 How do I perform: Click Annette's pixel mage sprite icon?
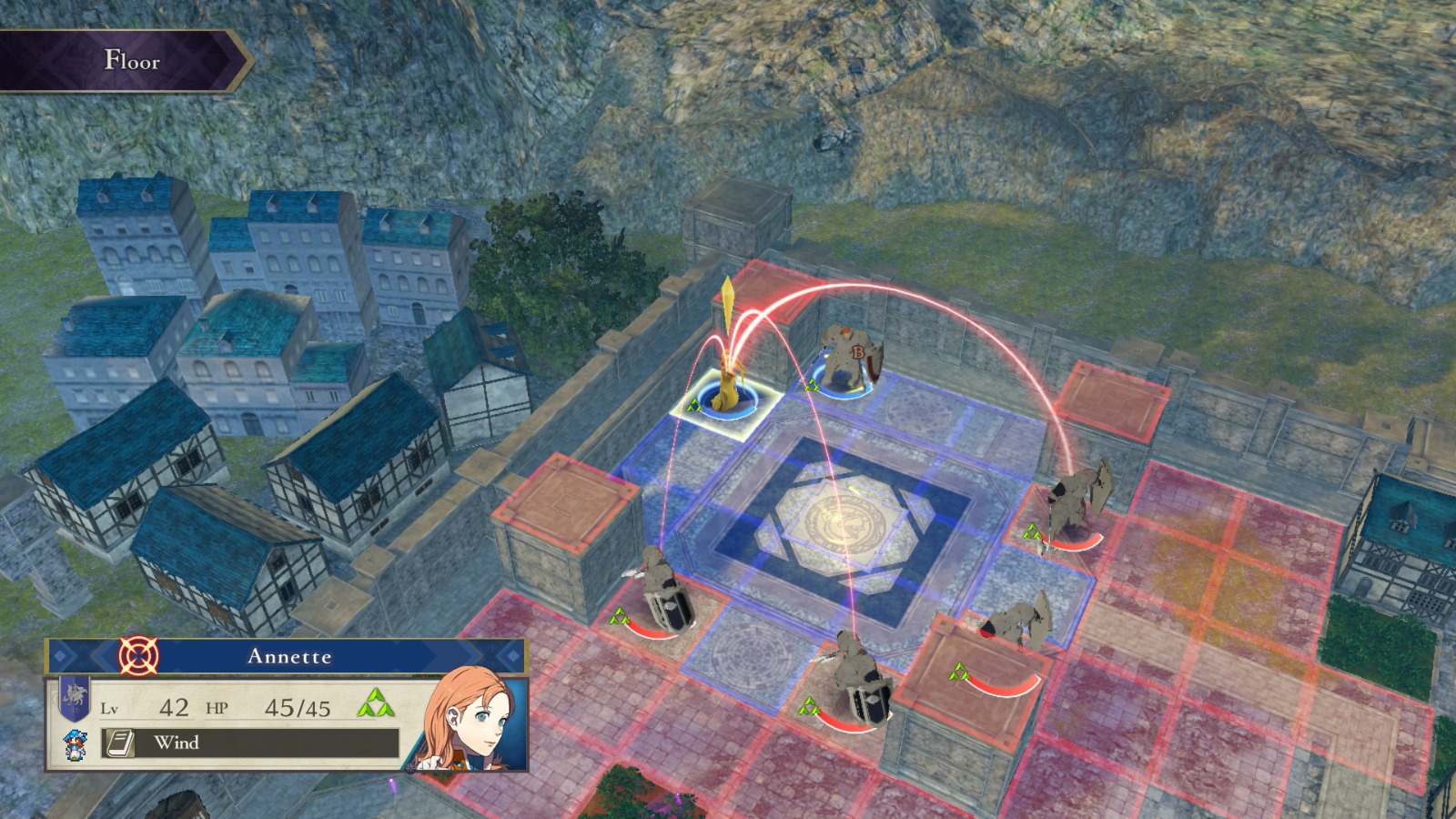[x=76, y=745]
